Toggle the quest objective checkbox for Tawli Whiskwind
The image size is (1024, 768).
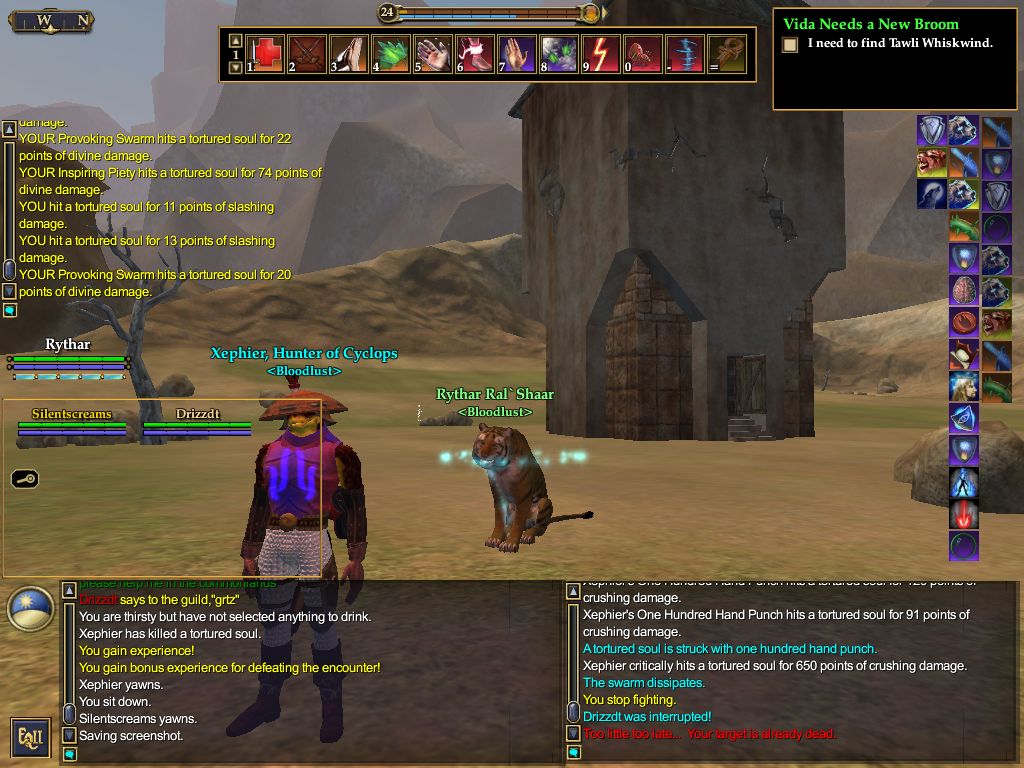(x=790, y=44)
